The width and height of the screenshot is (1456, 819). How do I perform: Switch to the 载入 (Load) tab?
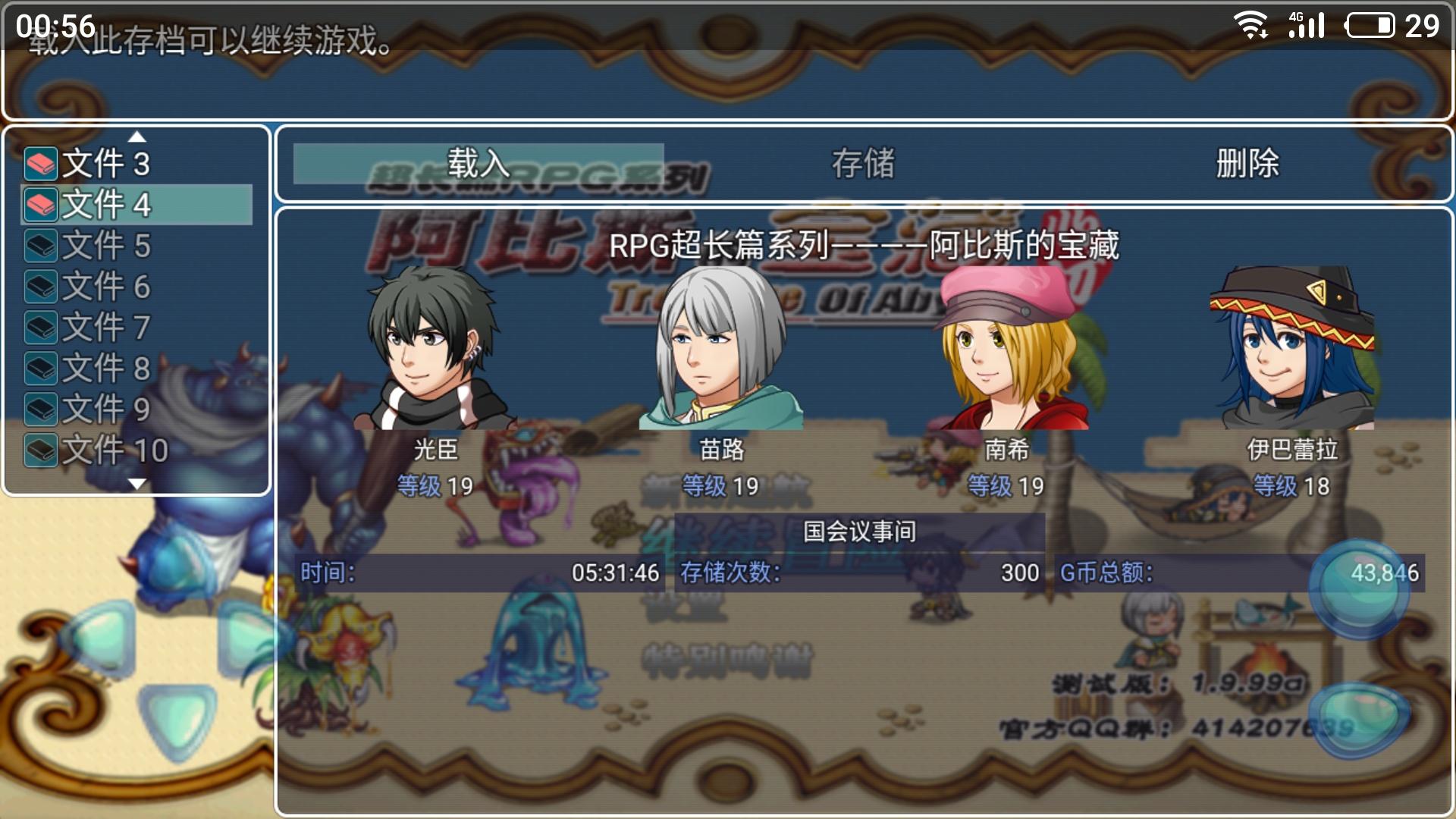click(x=479, y=164)
